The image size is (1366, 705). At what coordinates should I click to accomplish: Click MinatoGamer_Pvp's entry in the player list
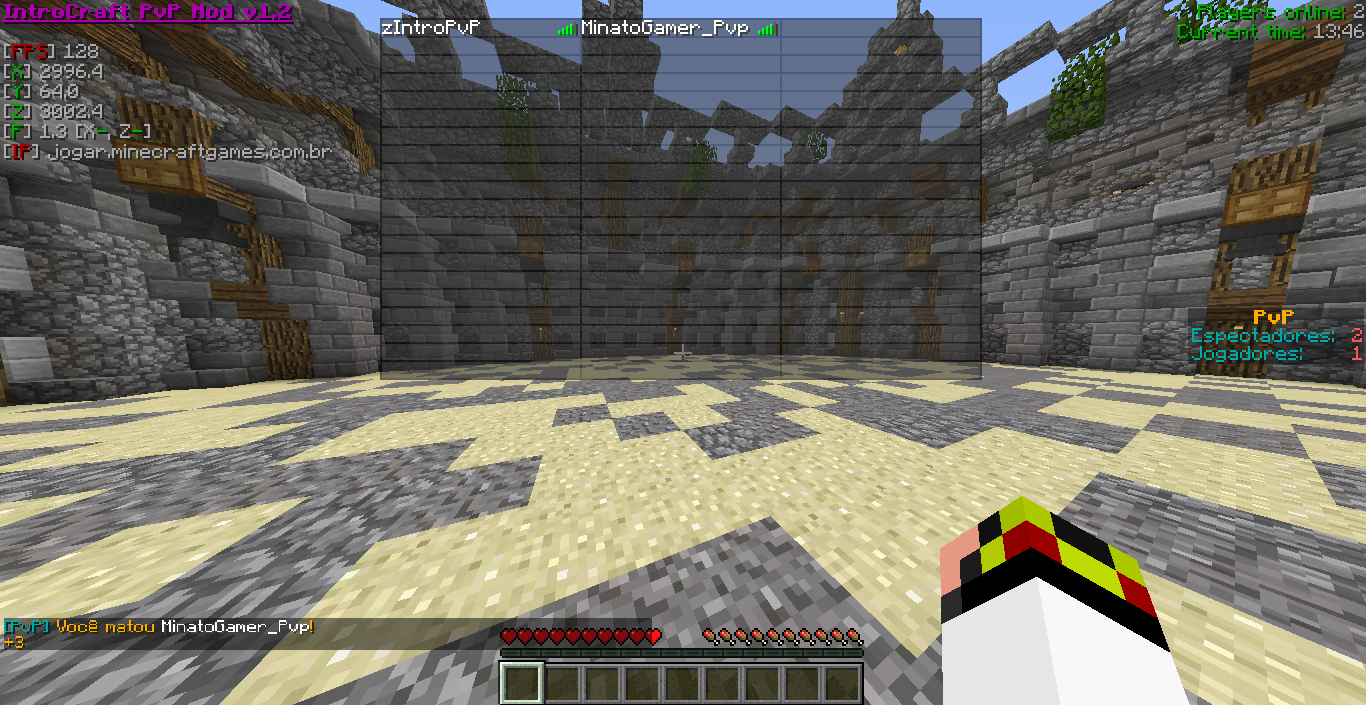point(665,29)
